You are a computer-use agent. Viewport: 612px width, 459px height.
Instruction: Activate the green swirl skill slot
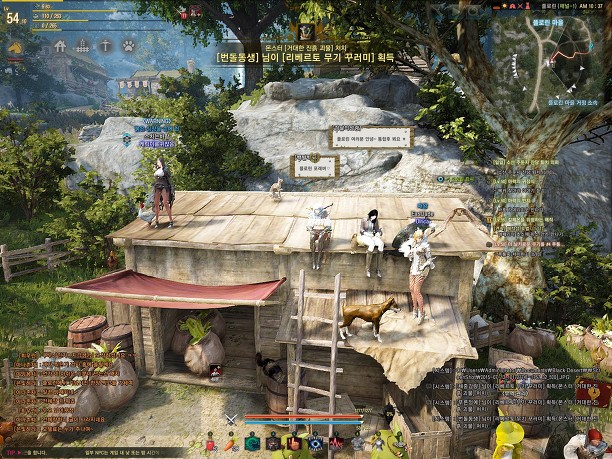point(250,443)
